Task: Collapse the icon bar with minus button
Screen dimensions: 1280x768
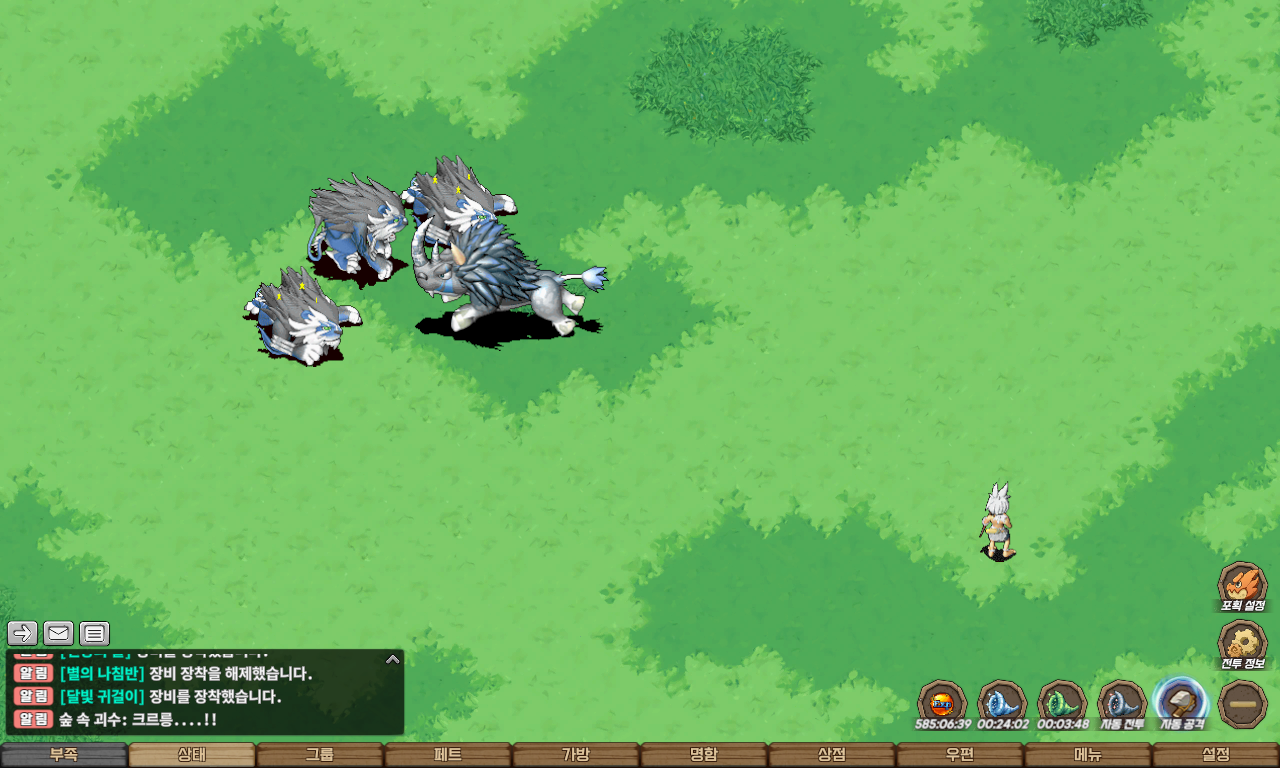Action: tap(1243, 703)
